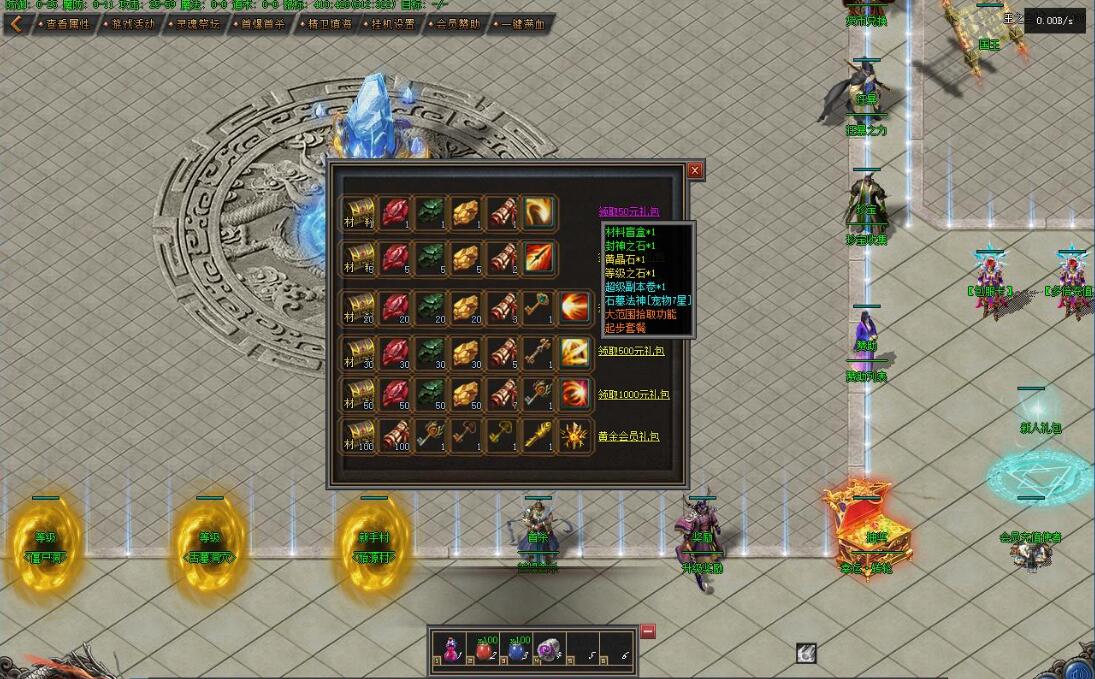1095x679 pixels.
Task: Claim the 领取50元礼包 gift pack
Action: pyautogui.click(x=629, y=212)
